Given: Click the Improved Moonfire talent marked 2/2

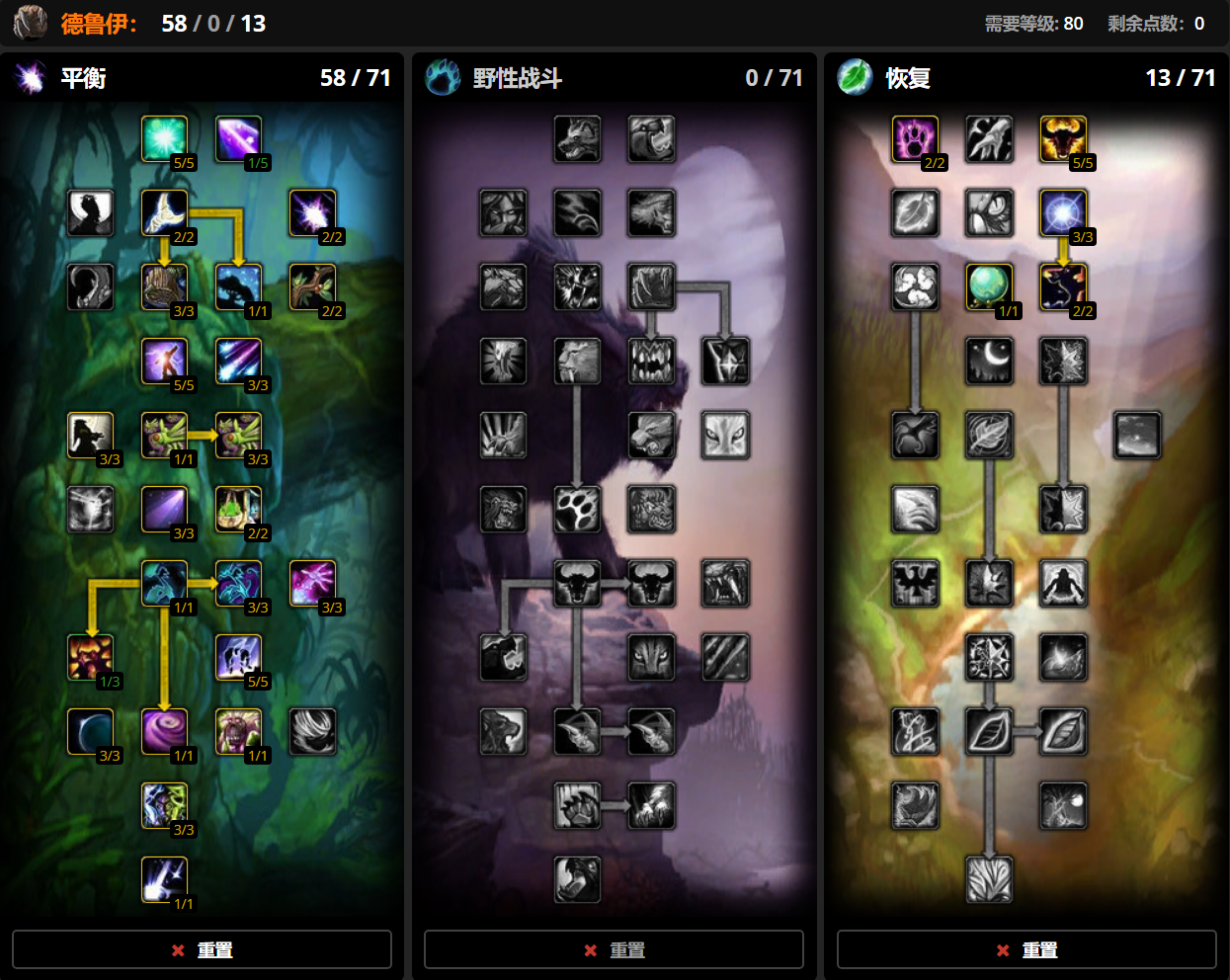Looking at the screenshot, I should click(312, 213).
